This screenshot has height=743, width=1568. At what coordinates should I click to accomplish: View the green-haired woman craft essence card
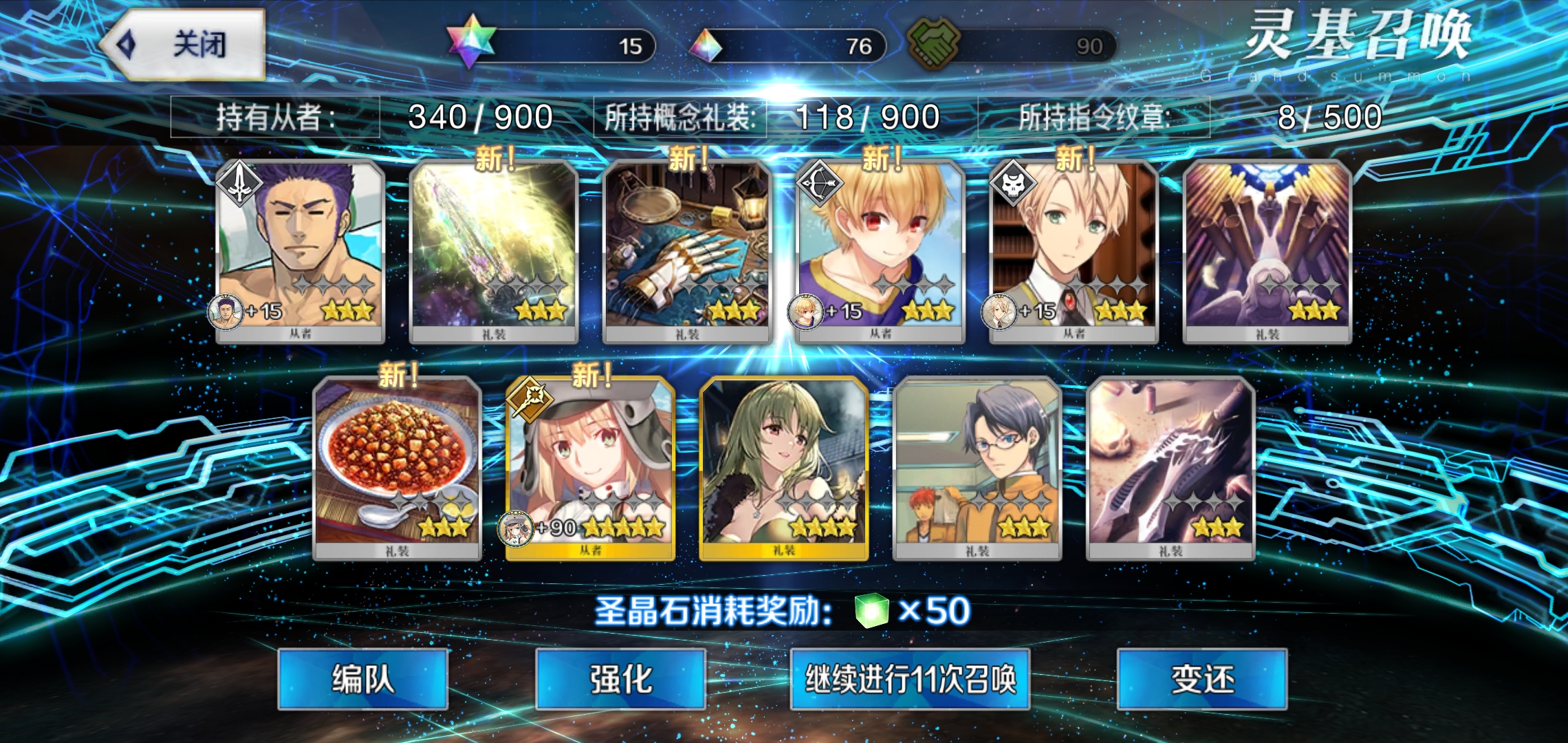[x=783, y=469]
